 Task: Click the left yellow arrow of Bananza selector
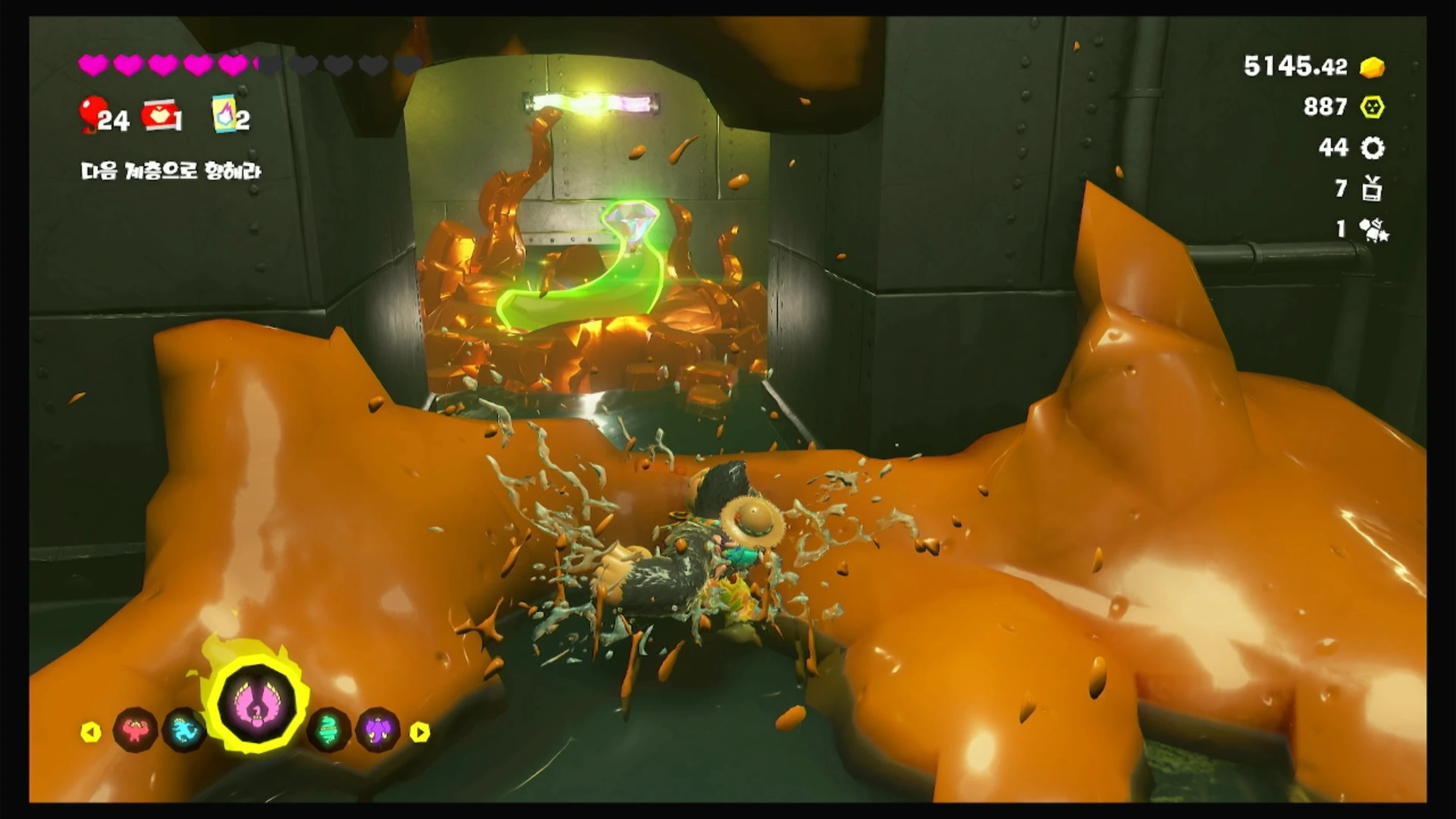91,732
